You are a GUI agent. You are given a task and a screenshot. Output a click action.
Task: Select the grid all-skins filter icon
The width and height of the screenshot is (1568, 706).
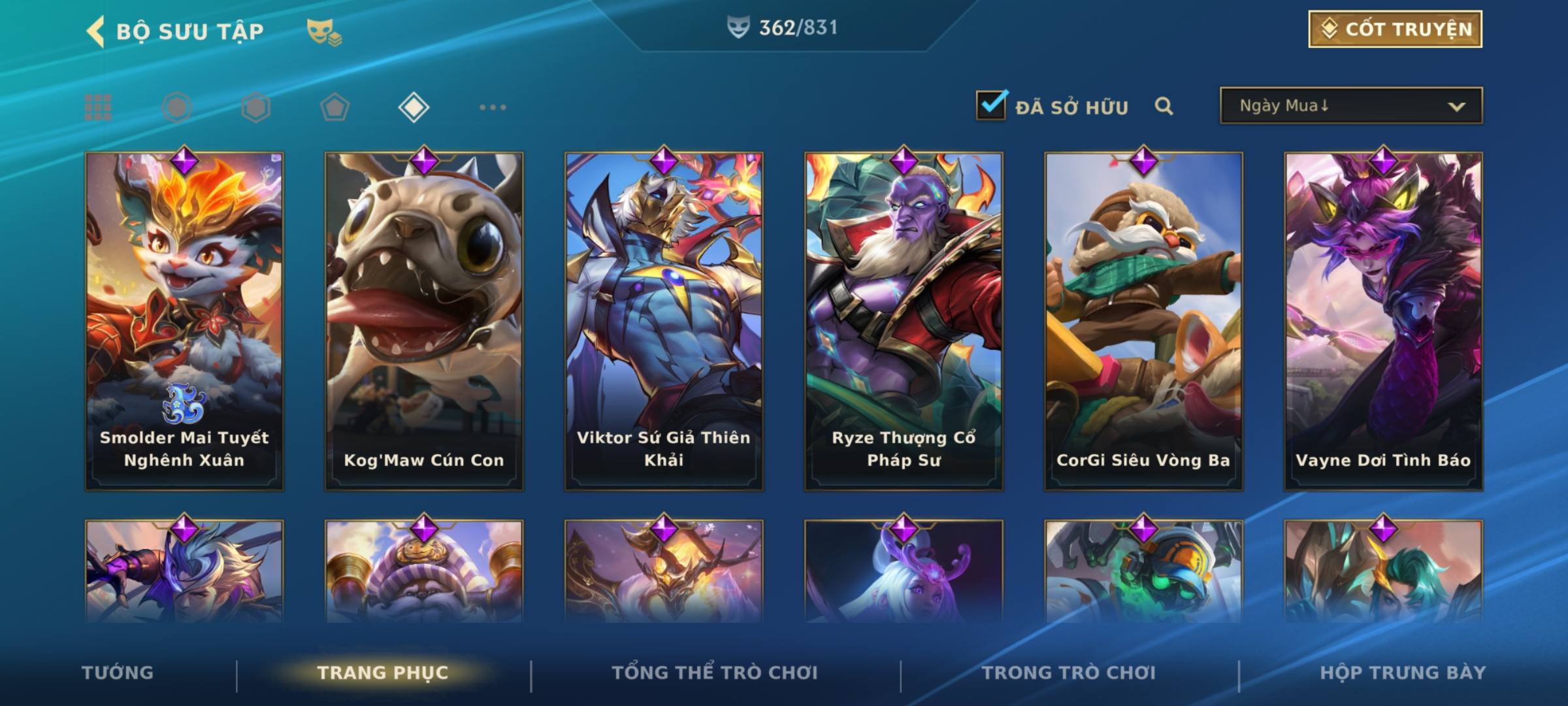(x=98, y=107)
